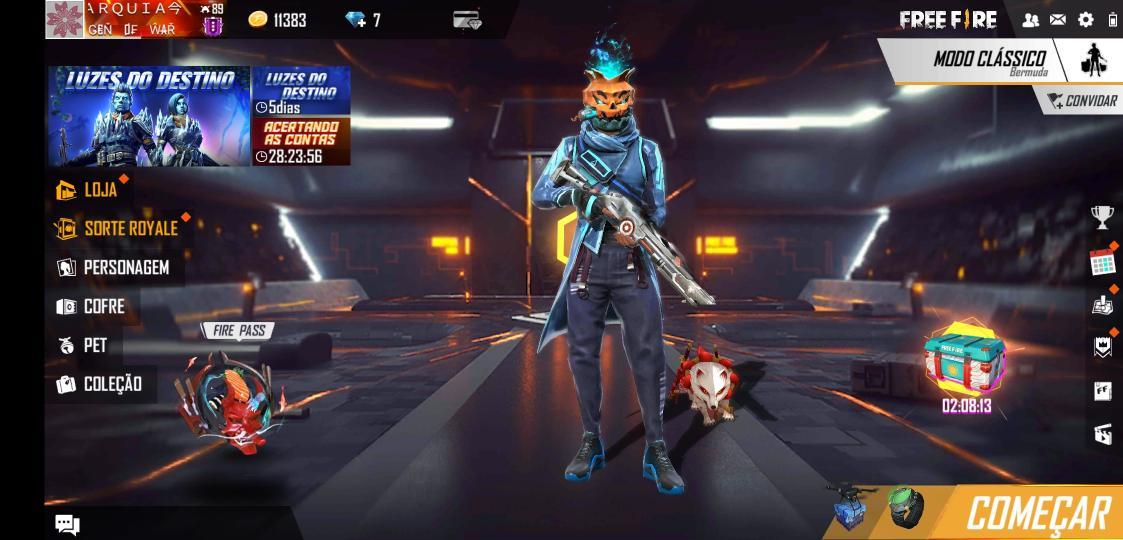The image size is (1123, 540).
Task: Open the mail envelope icon
Action: (1058, 20)
